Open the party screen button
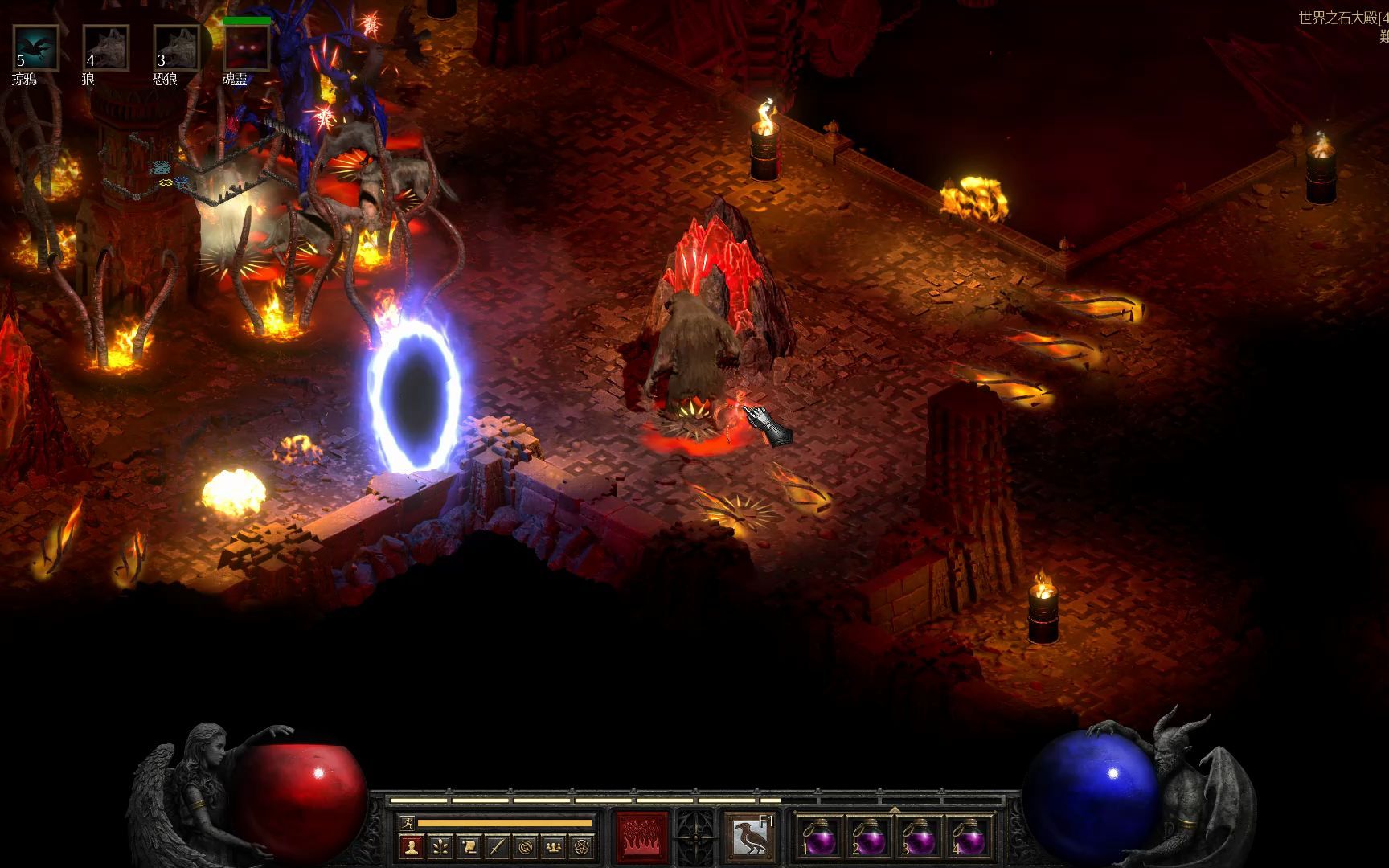1389x868 pixels. coord(553,846)
